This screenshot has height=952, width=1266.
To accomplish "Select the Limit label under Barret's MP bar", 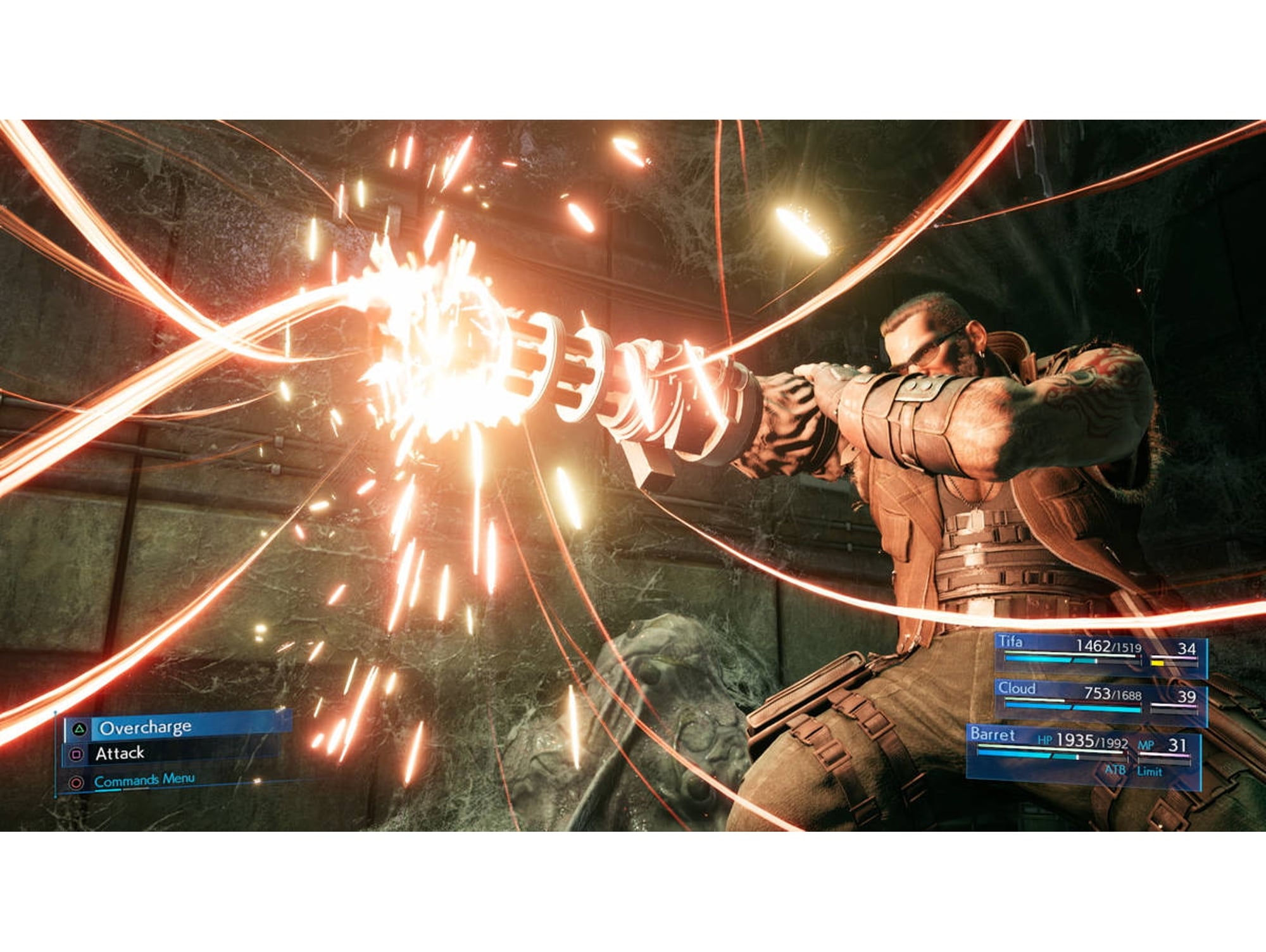I will point(1150,771).
